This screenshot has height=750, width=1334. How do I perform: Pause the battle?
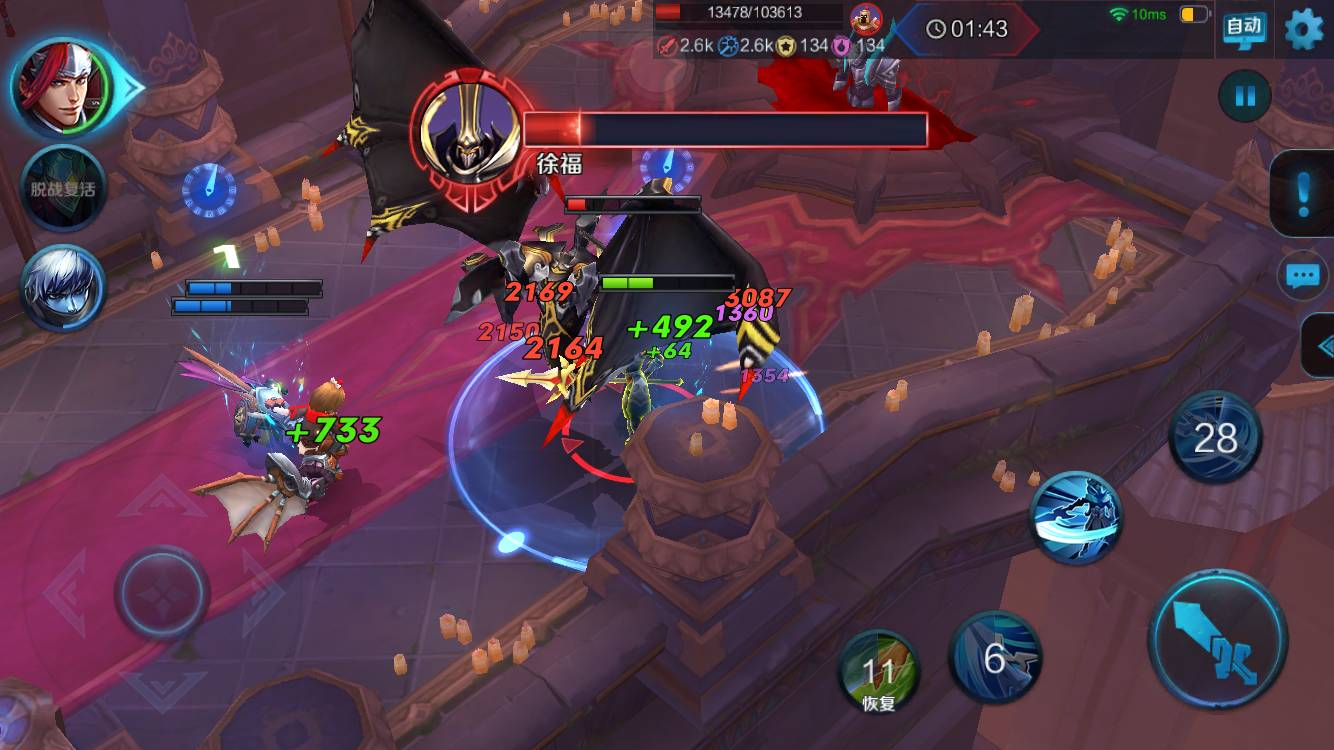1245,96
